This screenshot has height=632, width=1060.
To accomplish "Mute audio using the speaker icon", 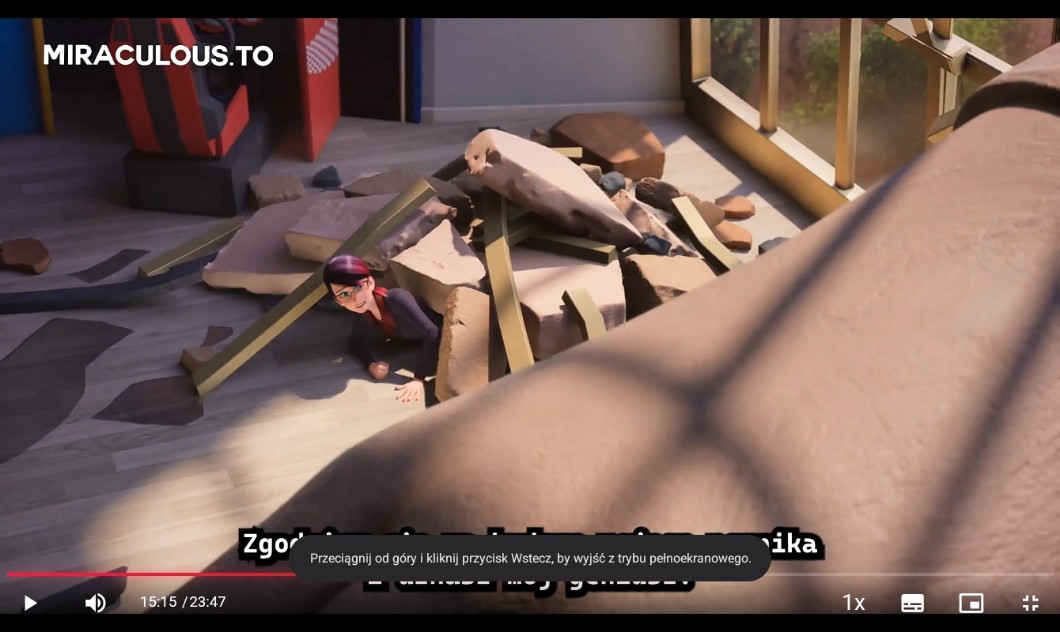I will (95, 603).
